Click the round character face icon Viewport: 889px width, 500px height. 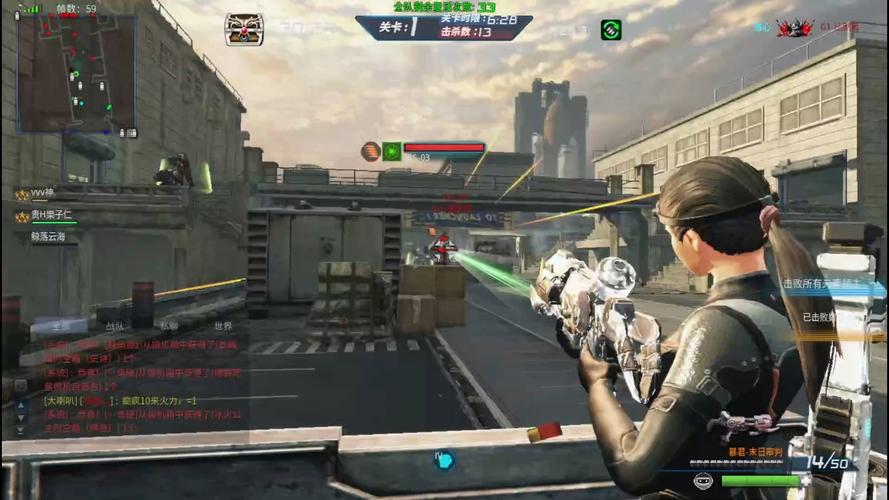703,481
